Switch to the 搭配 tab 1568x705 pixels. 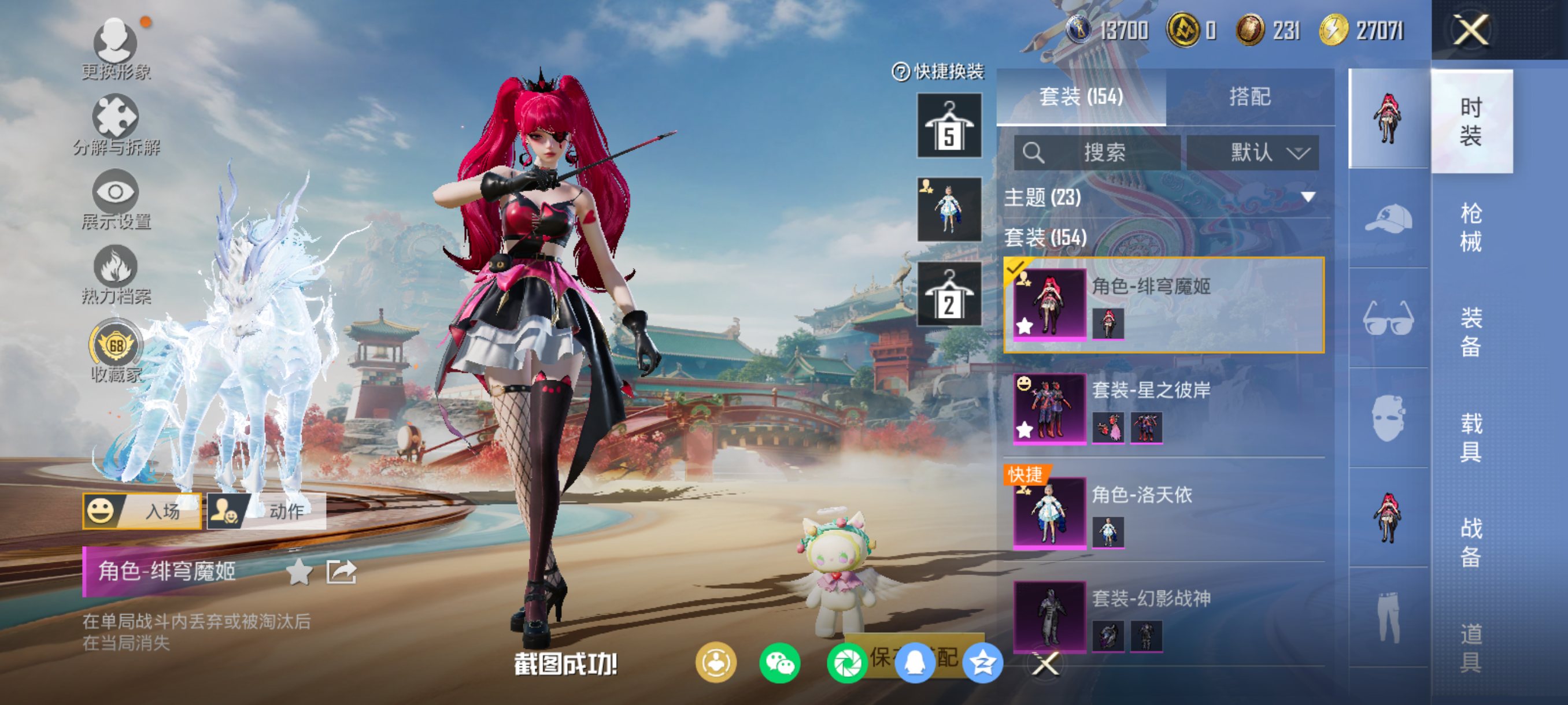pyautogui.click(x=1249, y=97)
